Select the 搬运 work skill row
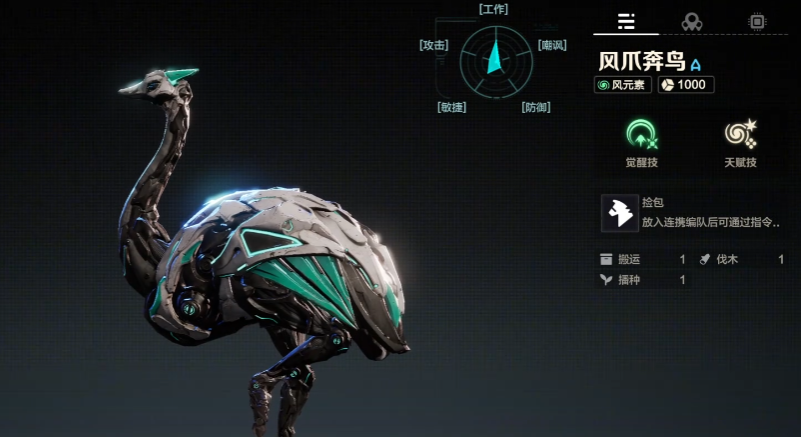The height and width of the screenshot is (437, 801). pyautogui.click(x=642, y=260)
